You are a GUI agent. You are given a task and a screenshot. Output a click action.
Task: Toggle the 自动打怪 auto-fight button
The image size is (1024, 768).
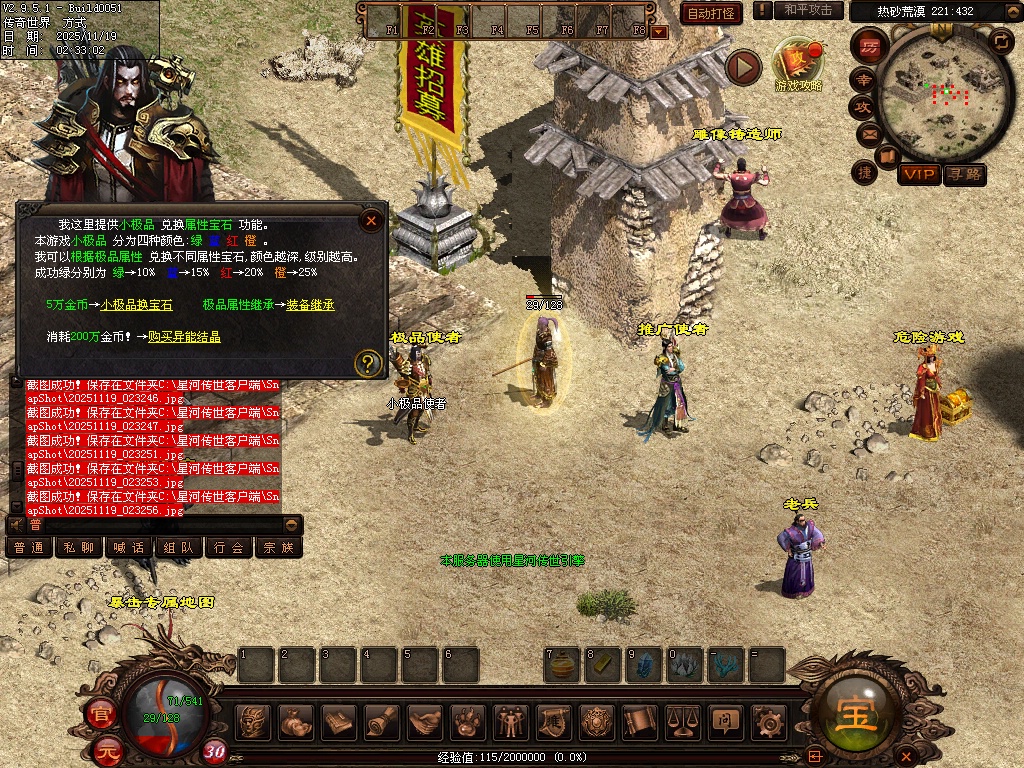click(x=711, y=13)
